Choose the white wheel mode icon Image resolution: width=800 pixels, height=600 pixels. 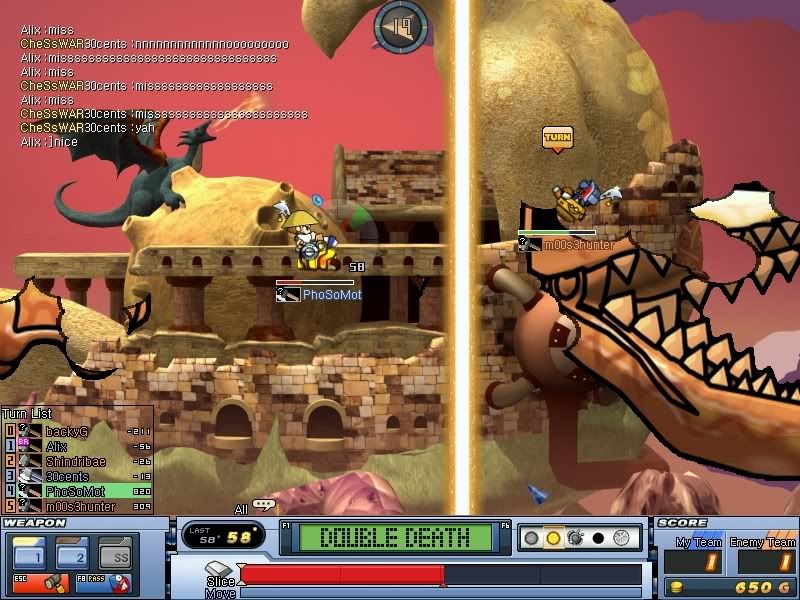click(621, 538)
